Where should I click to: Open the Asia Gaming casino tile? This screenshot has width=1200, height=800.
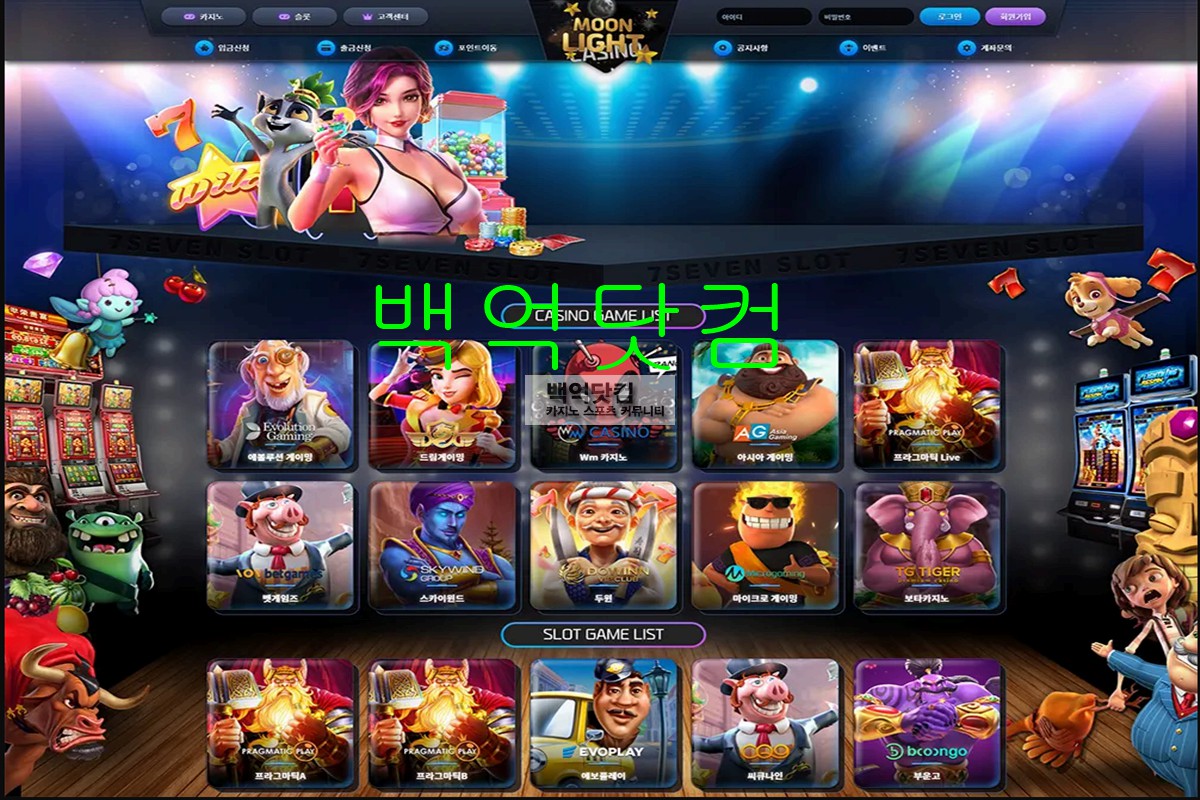(x=765, y=404)
